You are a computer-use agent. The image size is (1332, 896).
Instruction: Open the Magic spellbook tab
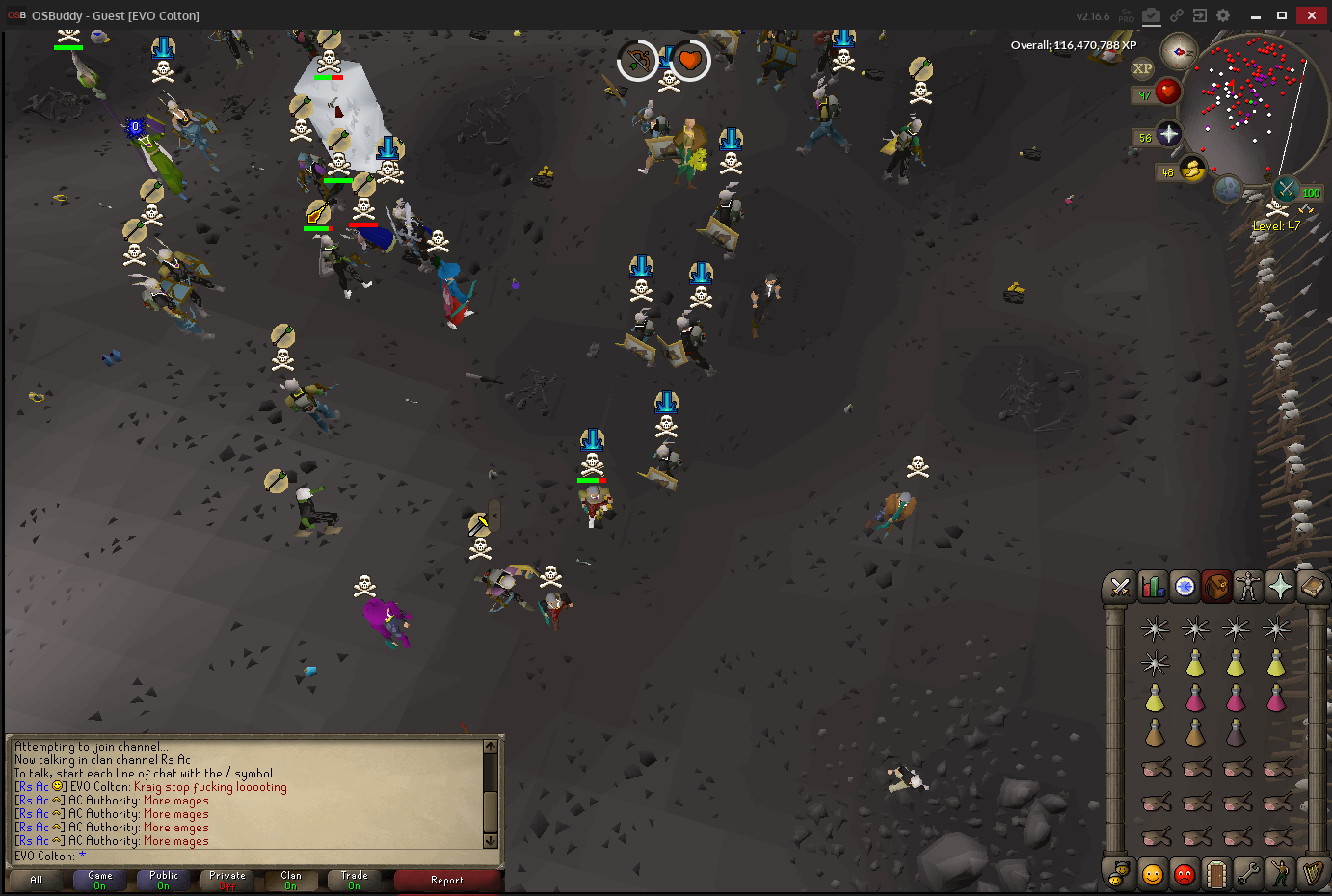pos(1312,586)
